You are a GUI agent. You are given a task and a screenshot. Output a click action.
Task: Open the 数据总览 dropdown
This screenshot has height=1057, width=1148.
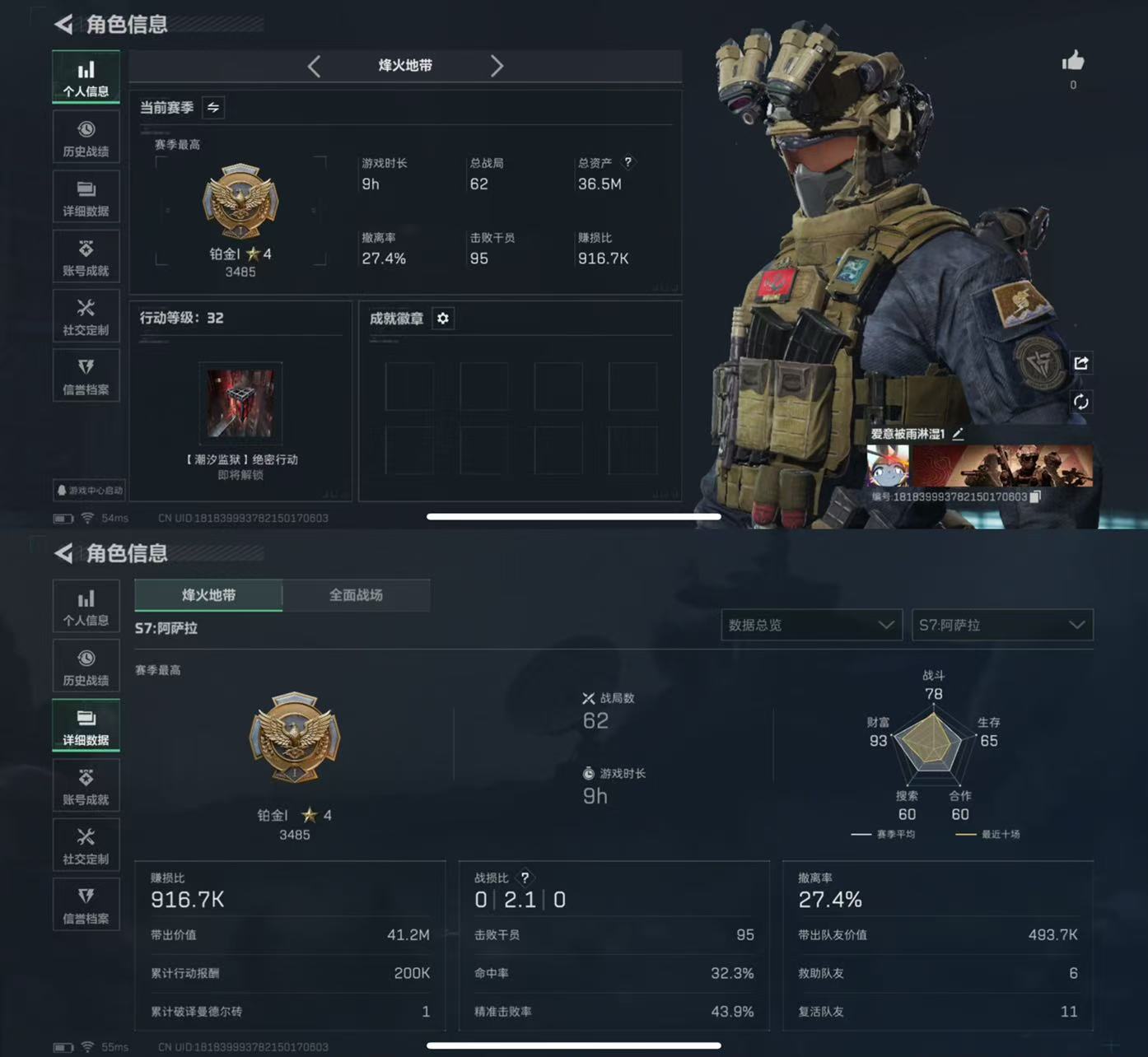810,625
